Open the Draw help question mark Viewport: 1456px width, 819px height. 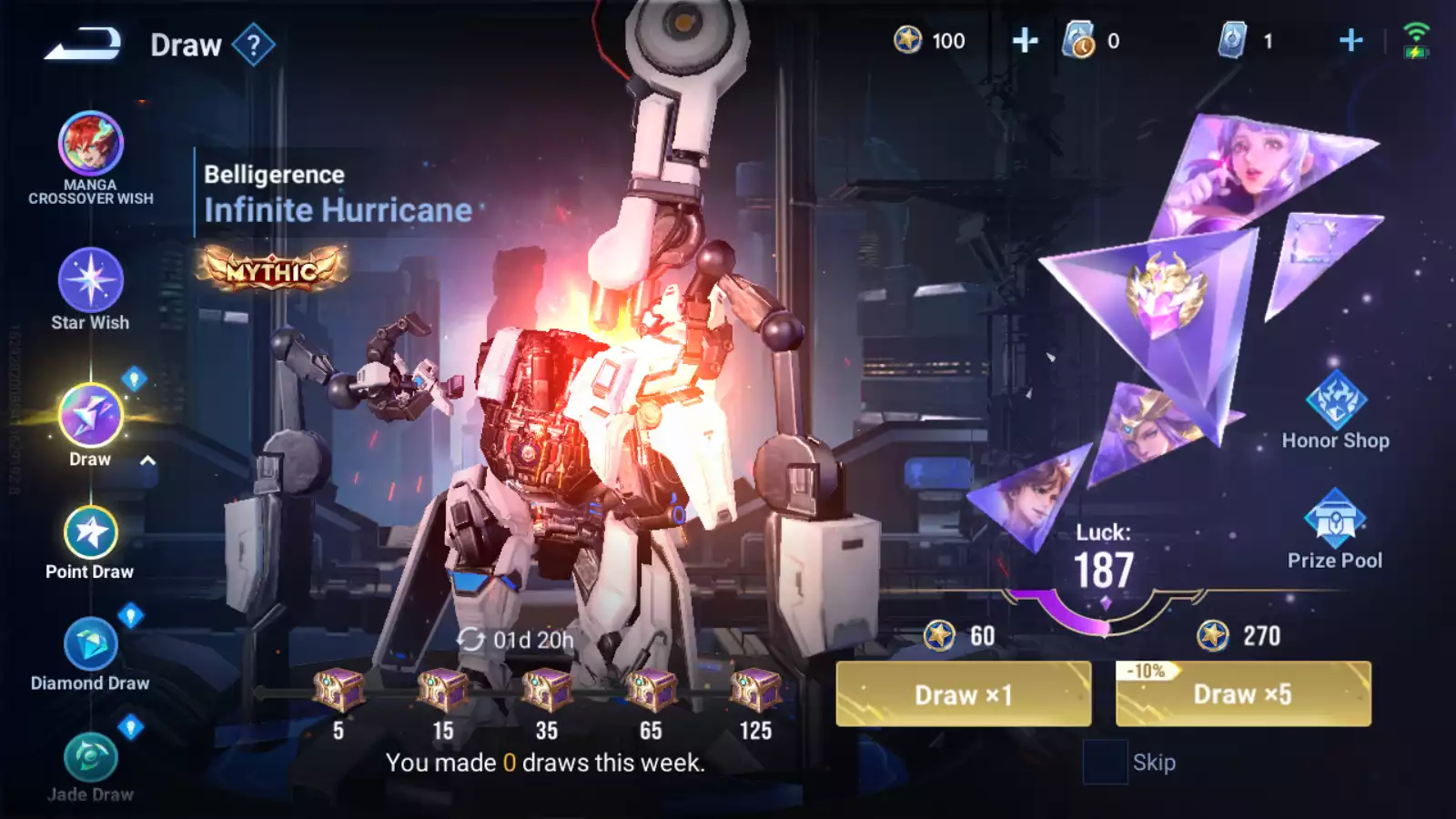[254, 45]
